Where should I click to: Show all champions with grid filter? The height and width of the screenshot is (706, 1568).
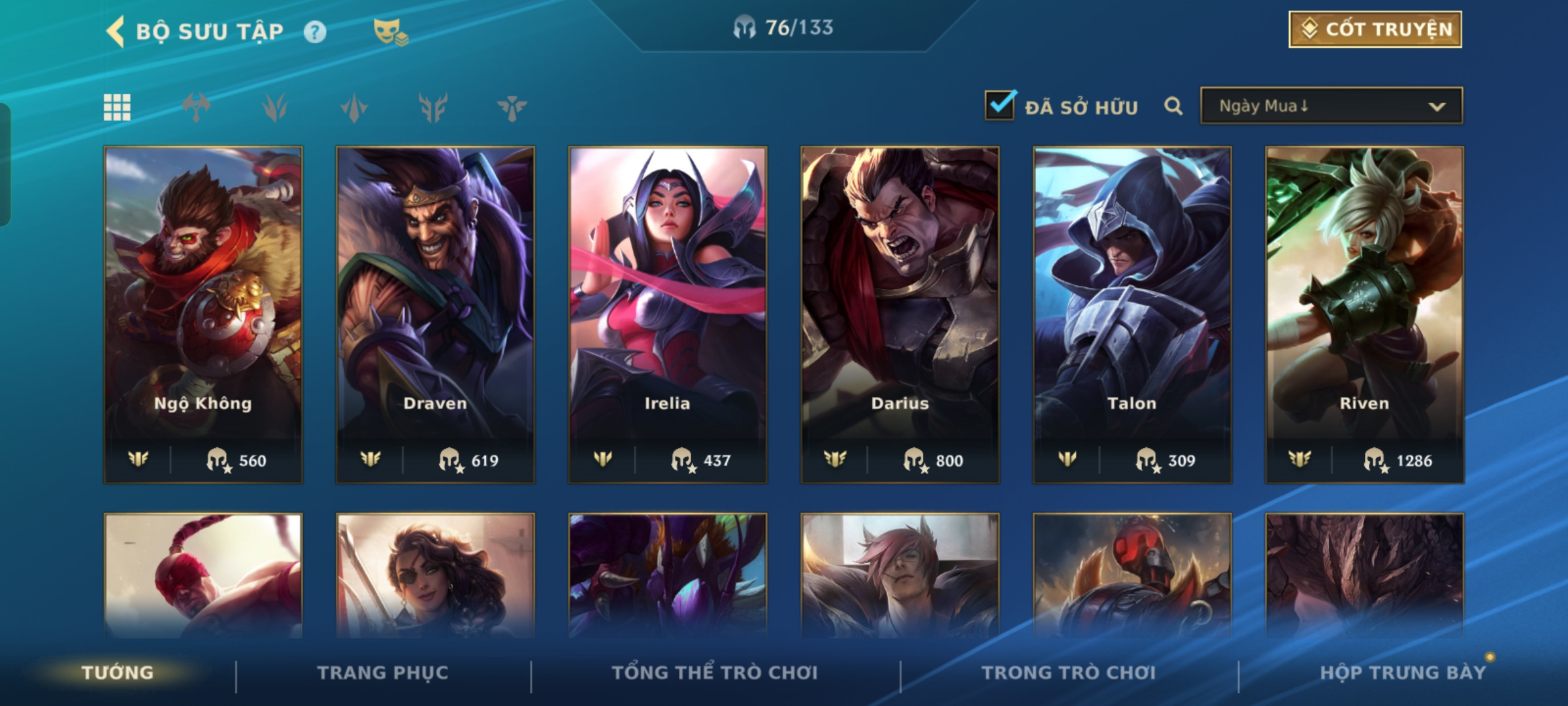[x=117, y=107]
